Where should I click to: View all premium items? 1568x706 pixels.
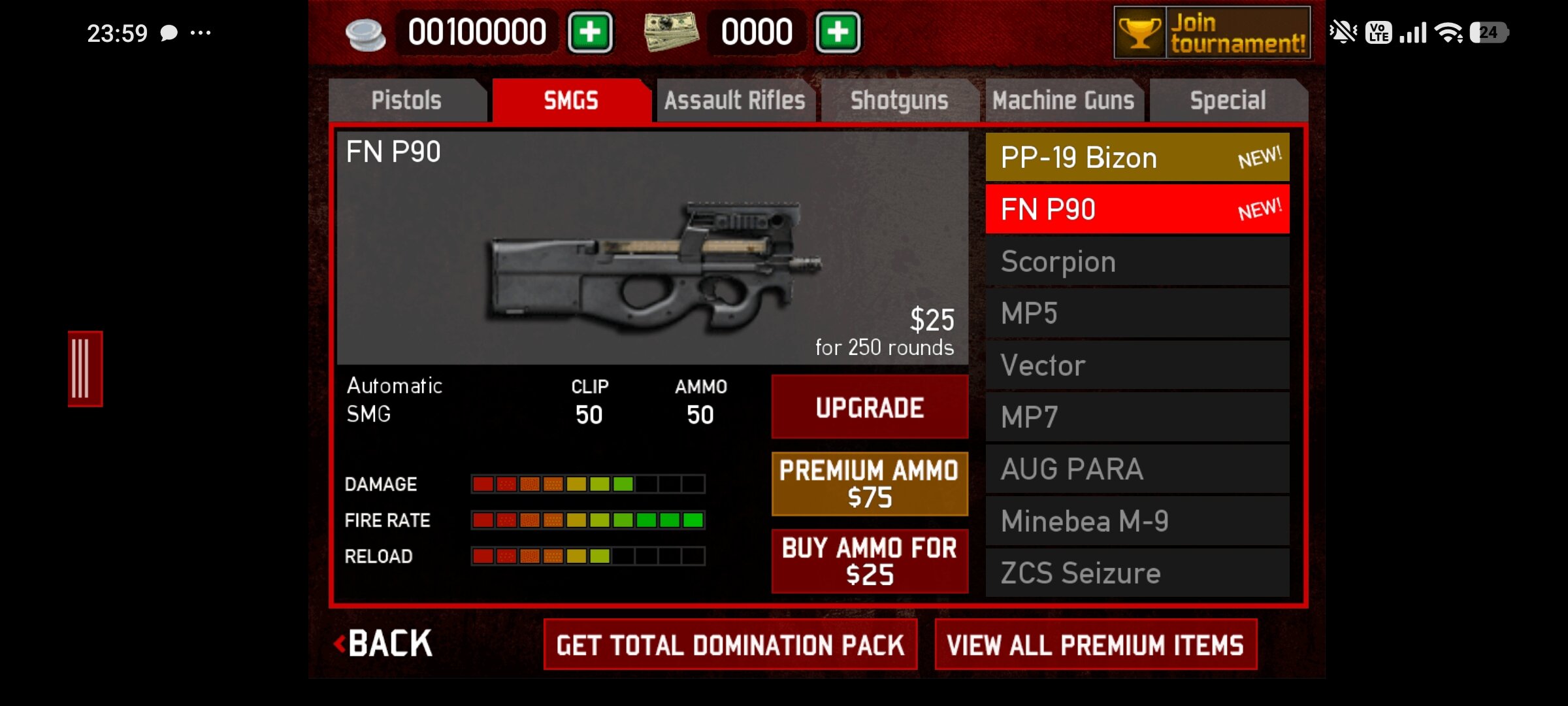pyautogui.click(x=1096, y=645)
